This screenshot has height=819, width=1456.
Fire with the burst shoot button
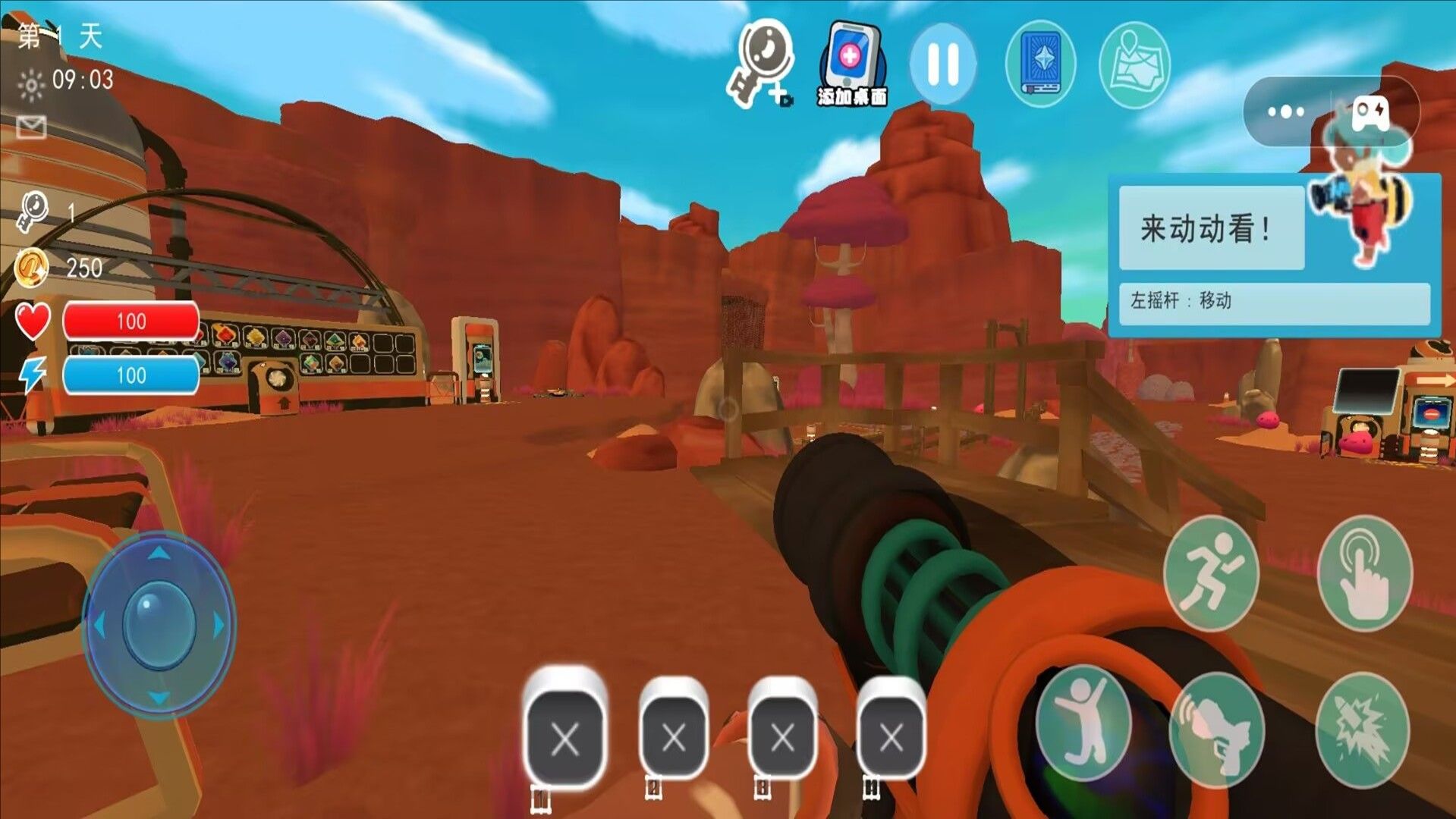[1362, 729]
